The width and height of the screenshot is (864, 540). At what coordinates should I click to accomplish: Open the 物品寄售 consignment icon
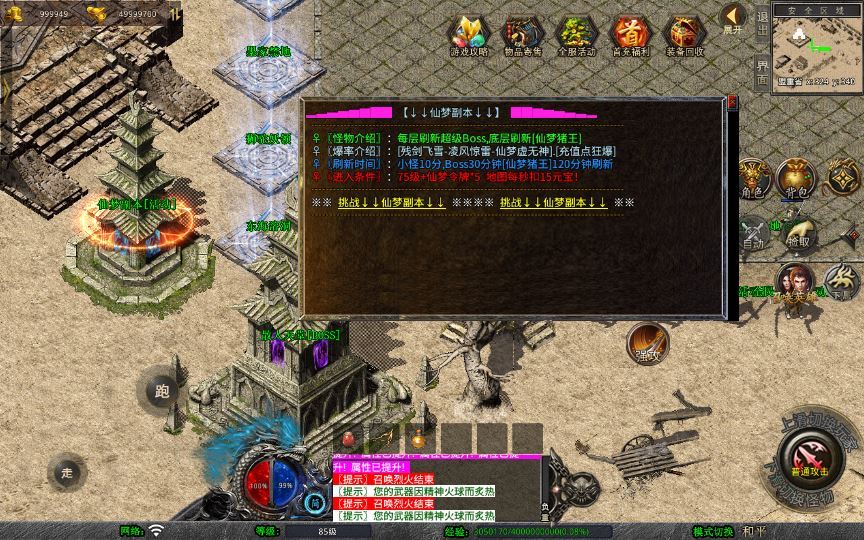click(x=522, y=35)
